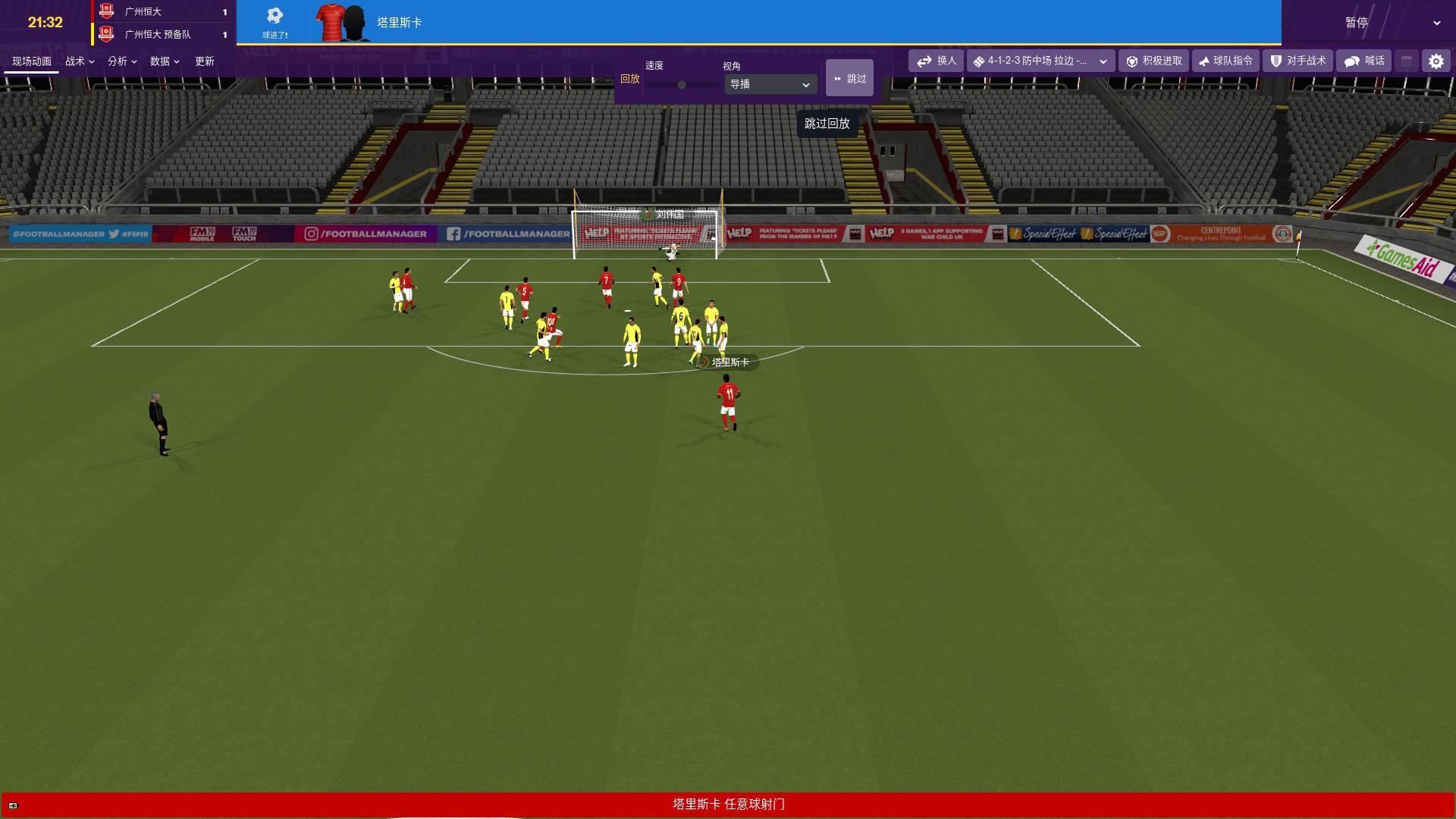Open the 换人 substitution panel
The height and width of the screenshot is (819, 1456).
point(937,61)
